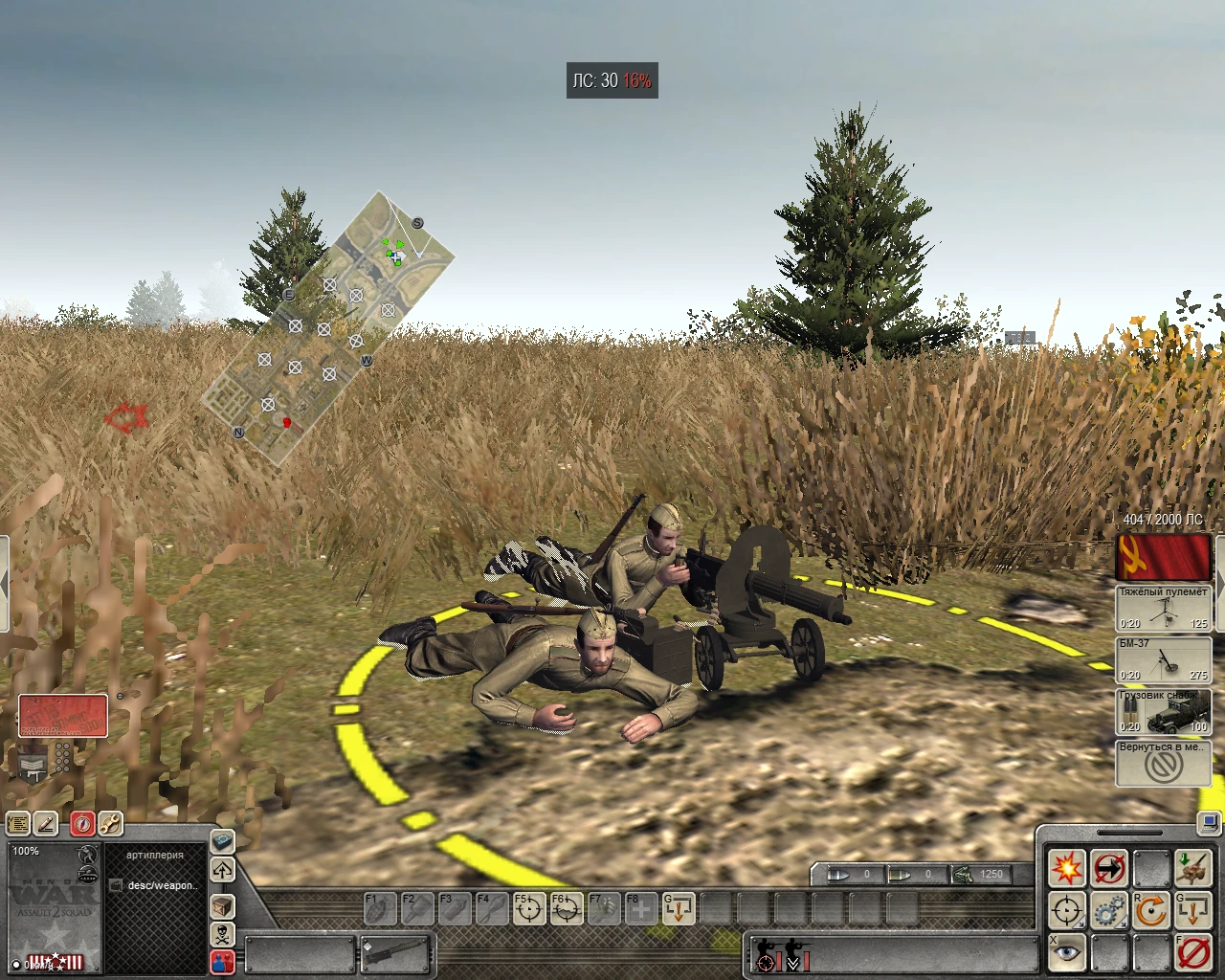Toggle hold fire with the eye icon (X)

[1066, 952]
